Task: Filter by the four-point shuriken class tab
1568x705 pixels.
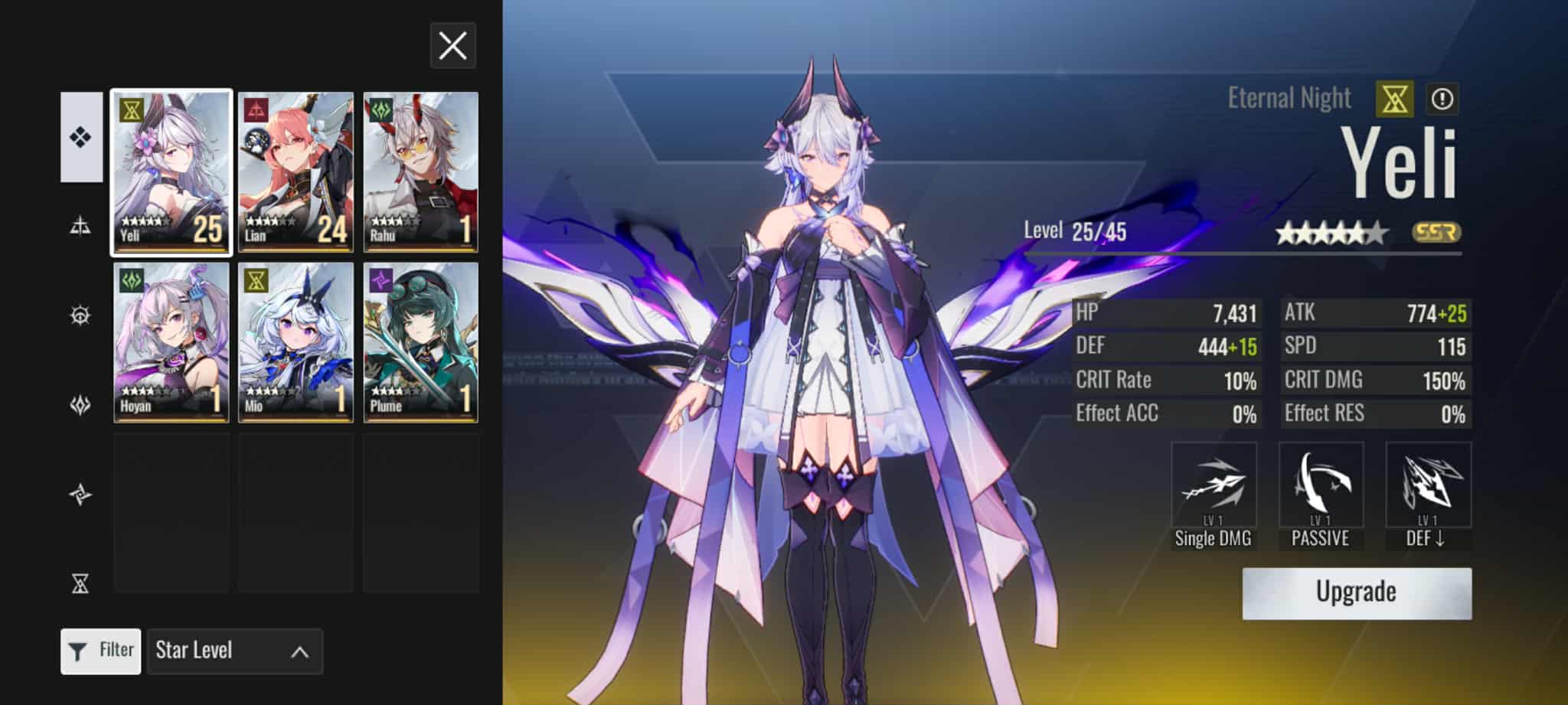Action: pos(80,494)
